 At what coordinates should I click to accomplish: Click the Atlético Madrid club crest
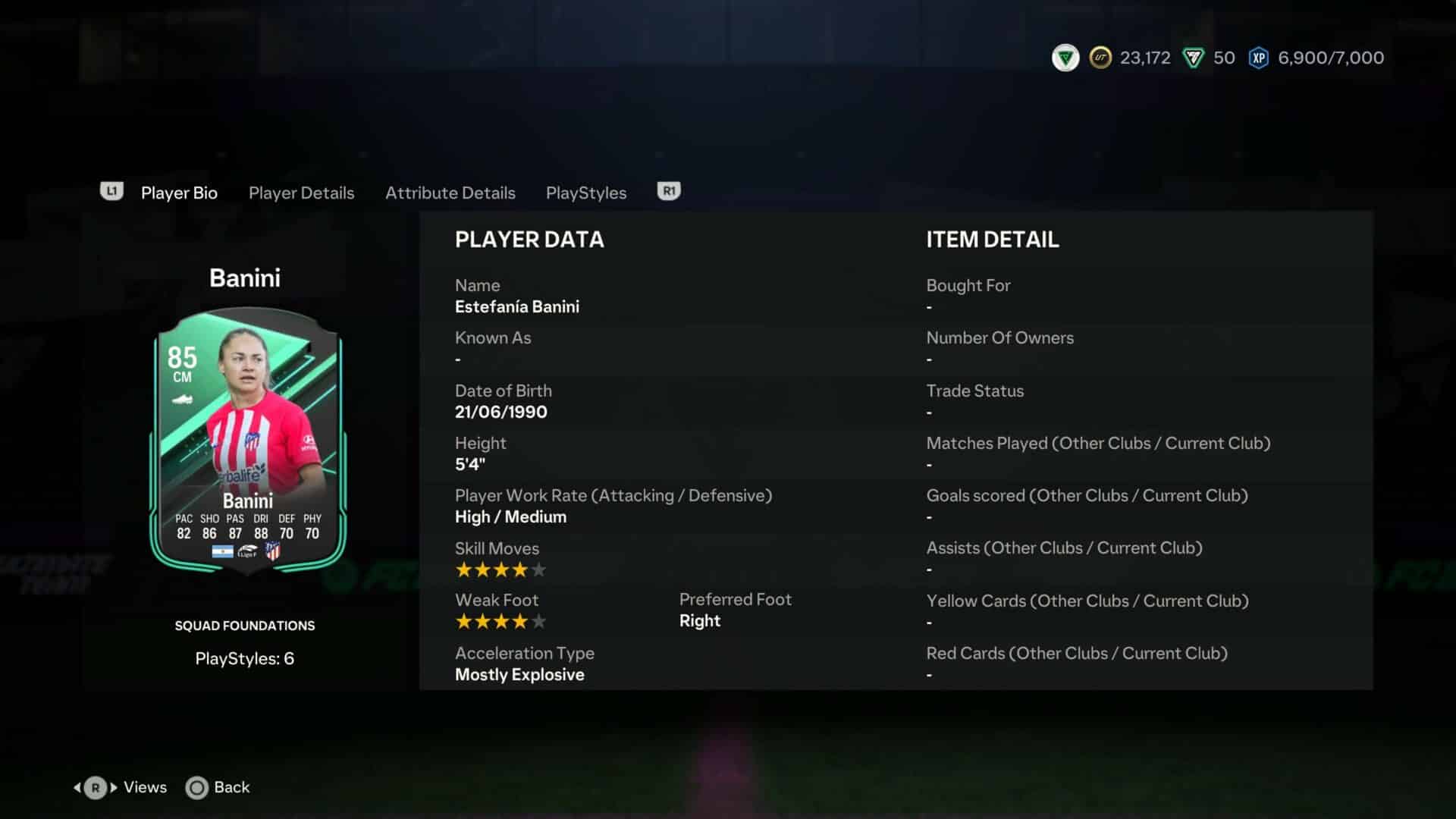pyautogui.click(x=274, y=552)
